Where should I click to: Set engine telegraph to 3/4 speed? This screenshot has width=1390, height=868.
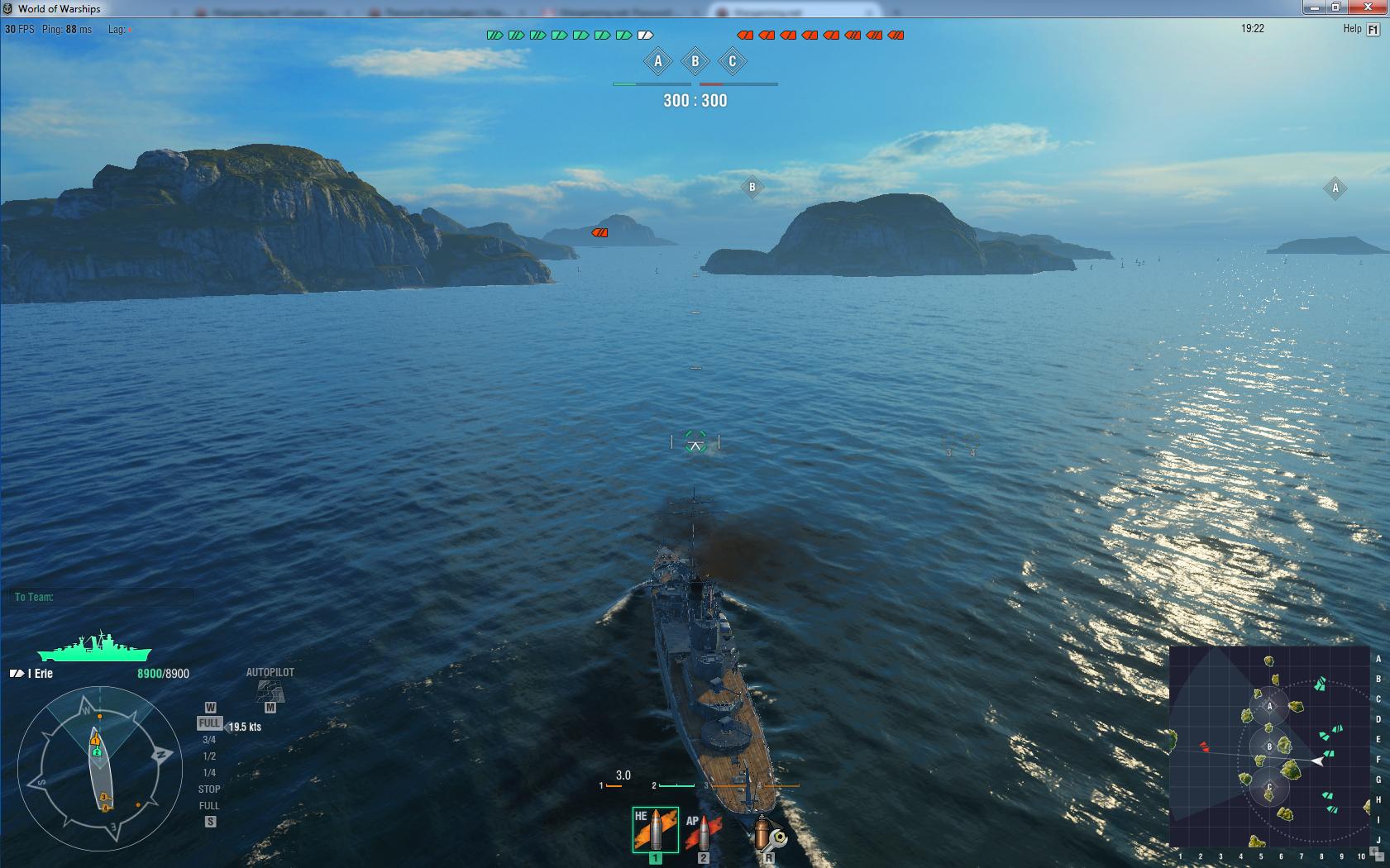(209, 740)
